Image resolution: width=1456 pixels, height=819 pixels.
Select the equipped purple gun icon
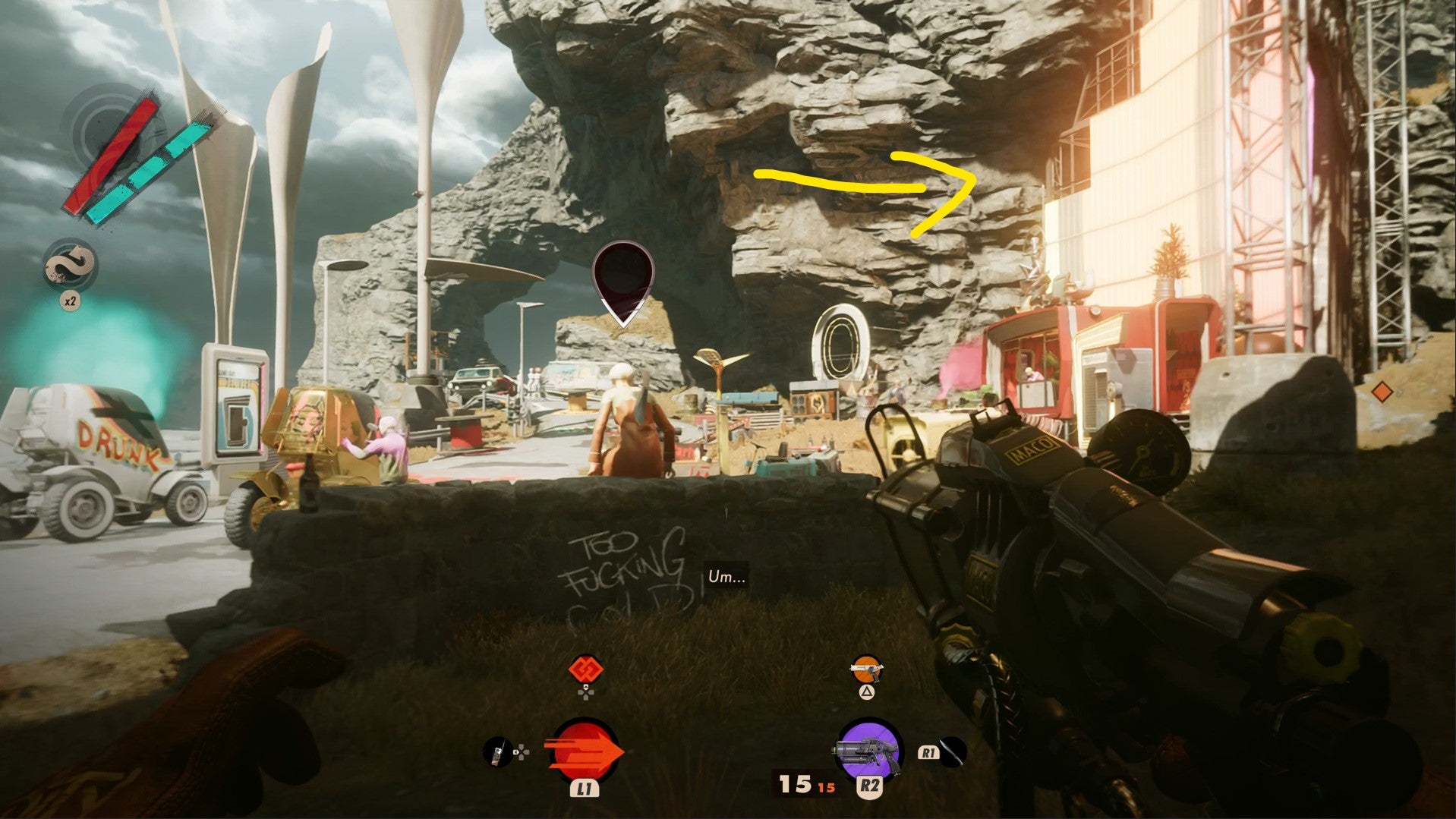point(868,748)
